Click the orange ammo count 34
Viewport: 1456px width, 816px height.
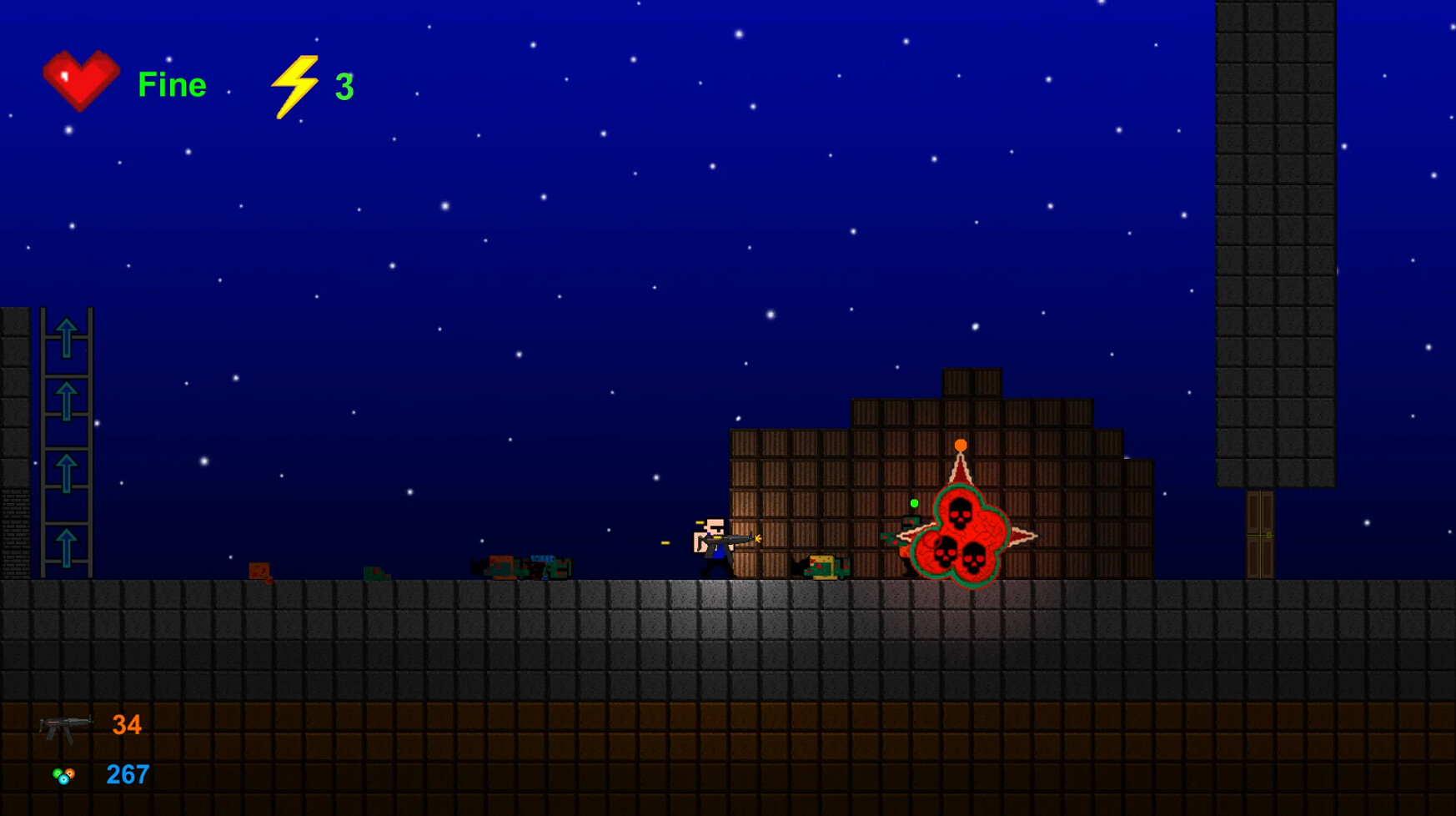pos(127,724)
